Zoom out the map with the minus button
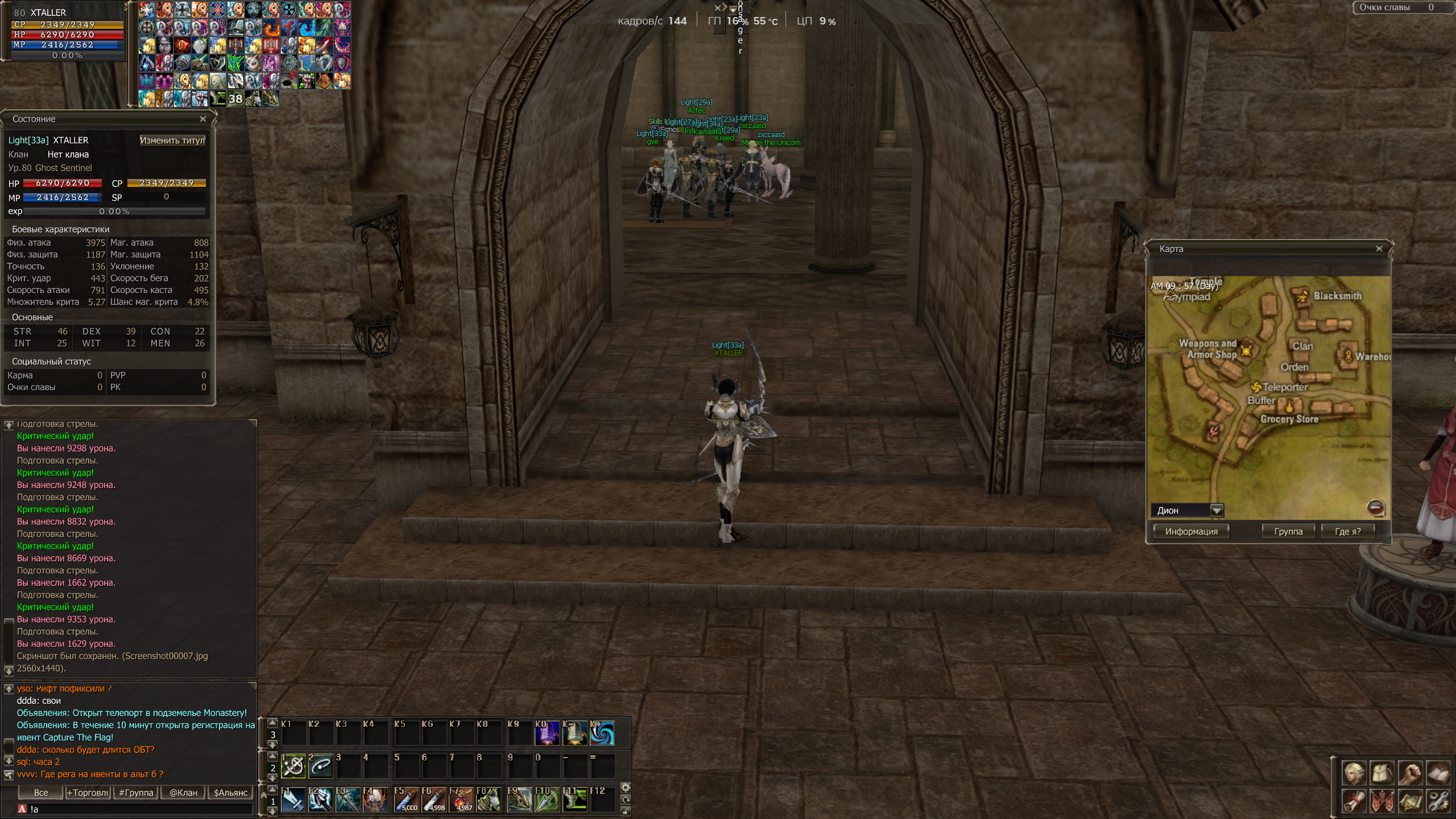Screen dimensions: 1456x819 [1375, 507]
